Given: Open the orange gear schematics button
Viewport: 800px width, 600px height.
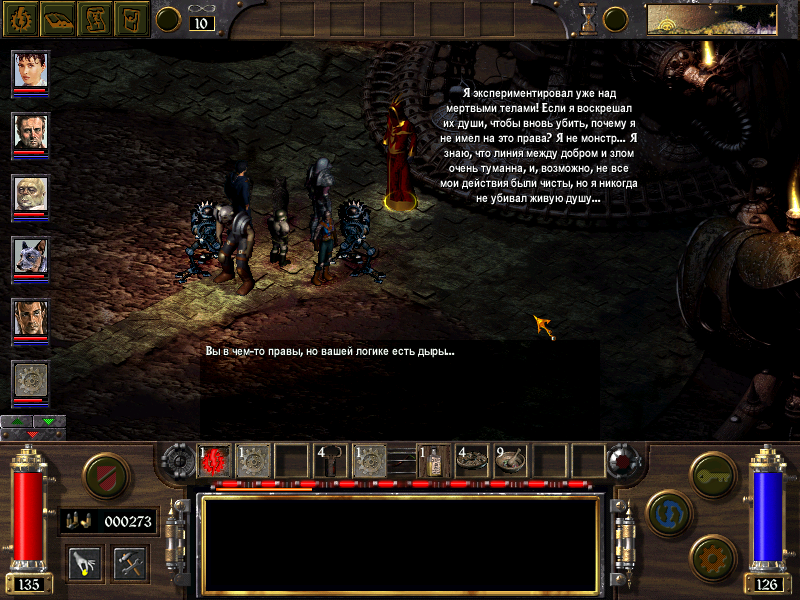Looking at the screenshot, I should tap(713, 554).
